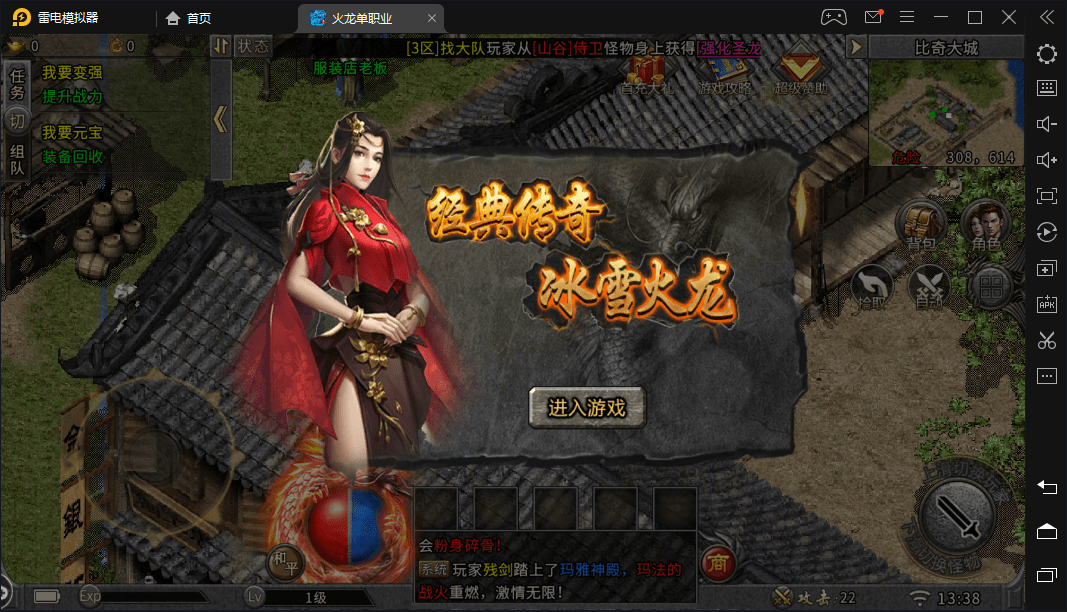Tap the 拾取 pickup button
This screenshot has width=1067, height=612.
pos(873,286)
